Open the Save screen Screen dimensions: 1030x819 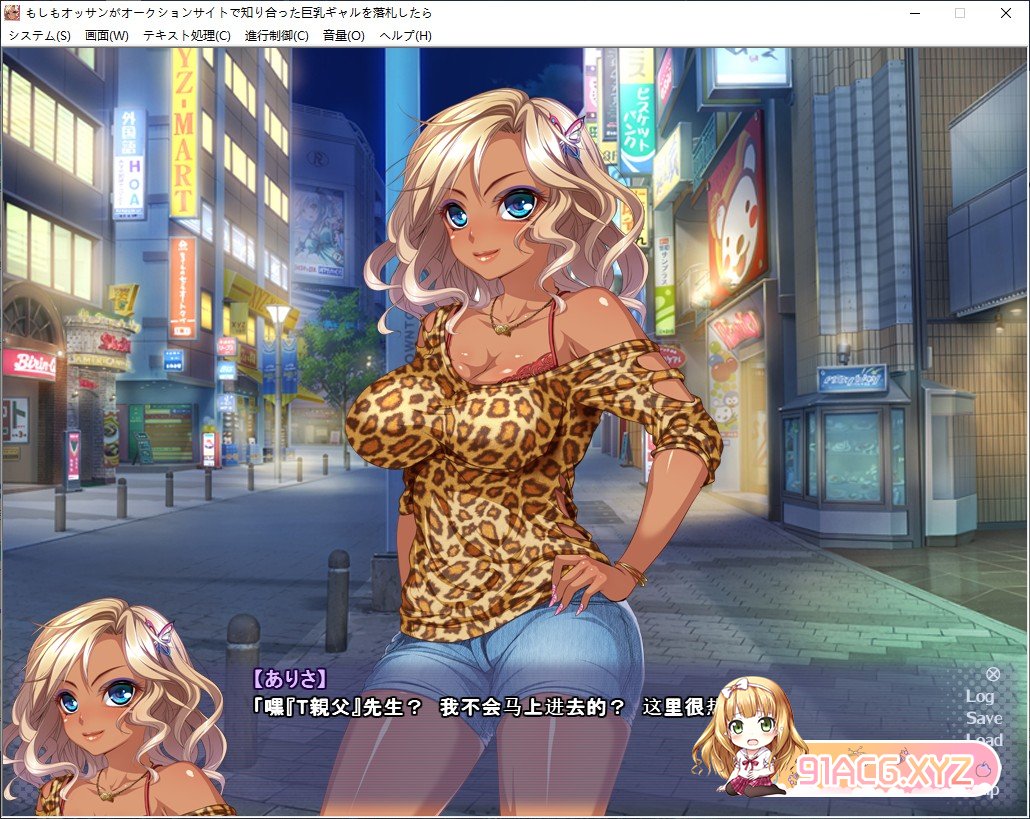pos(984,718)
